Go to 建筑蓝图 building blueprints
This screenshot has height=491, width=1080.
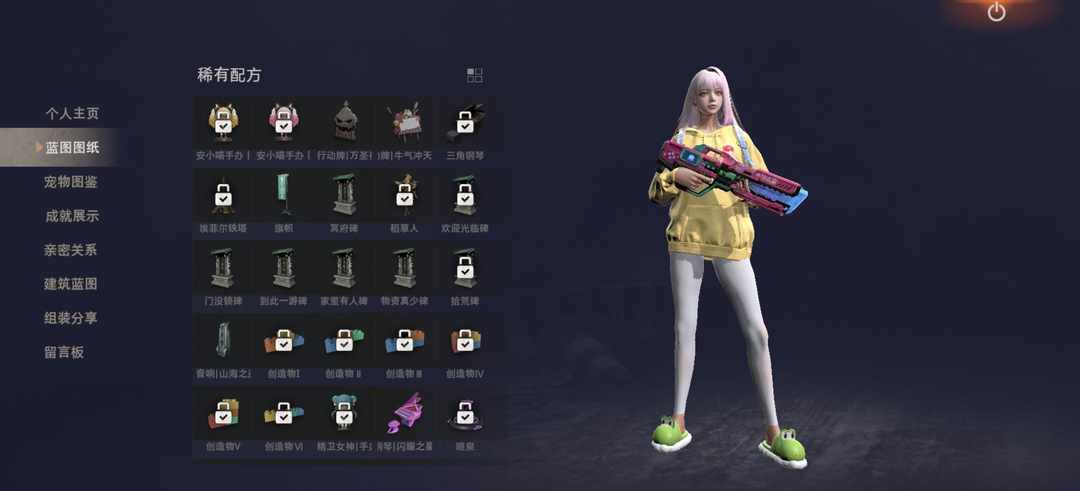click(71, 284)
